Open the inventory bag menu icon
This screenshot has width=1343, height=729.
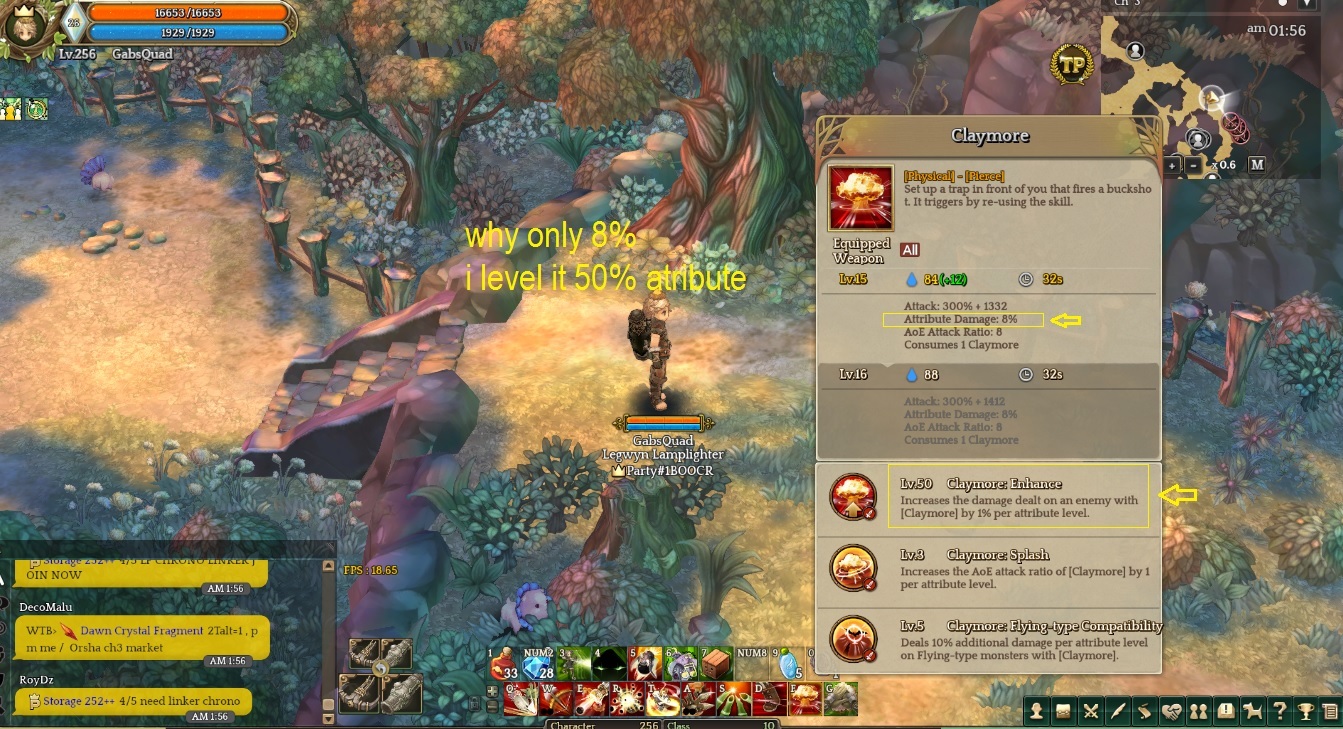tap(1064, 712)
